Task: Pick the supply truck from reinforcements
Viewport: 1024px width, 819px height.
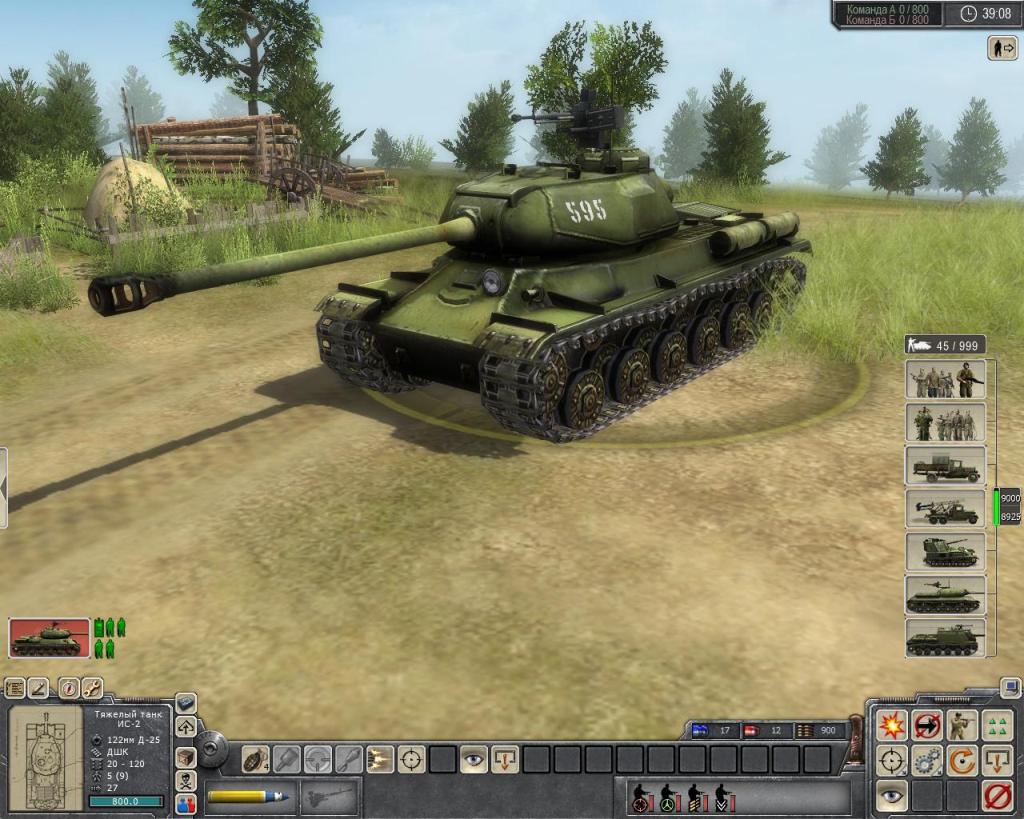Action: pyautogui.click(x=945, y=466)
